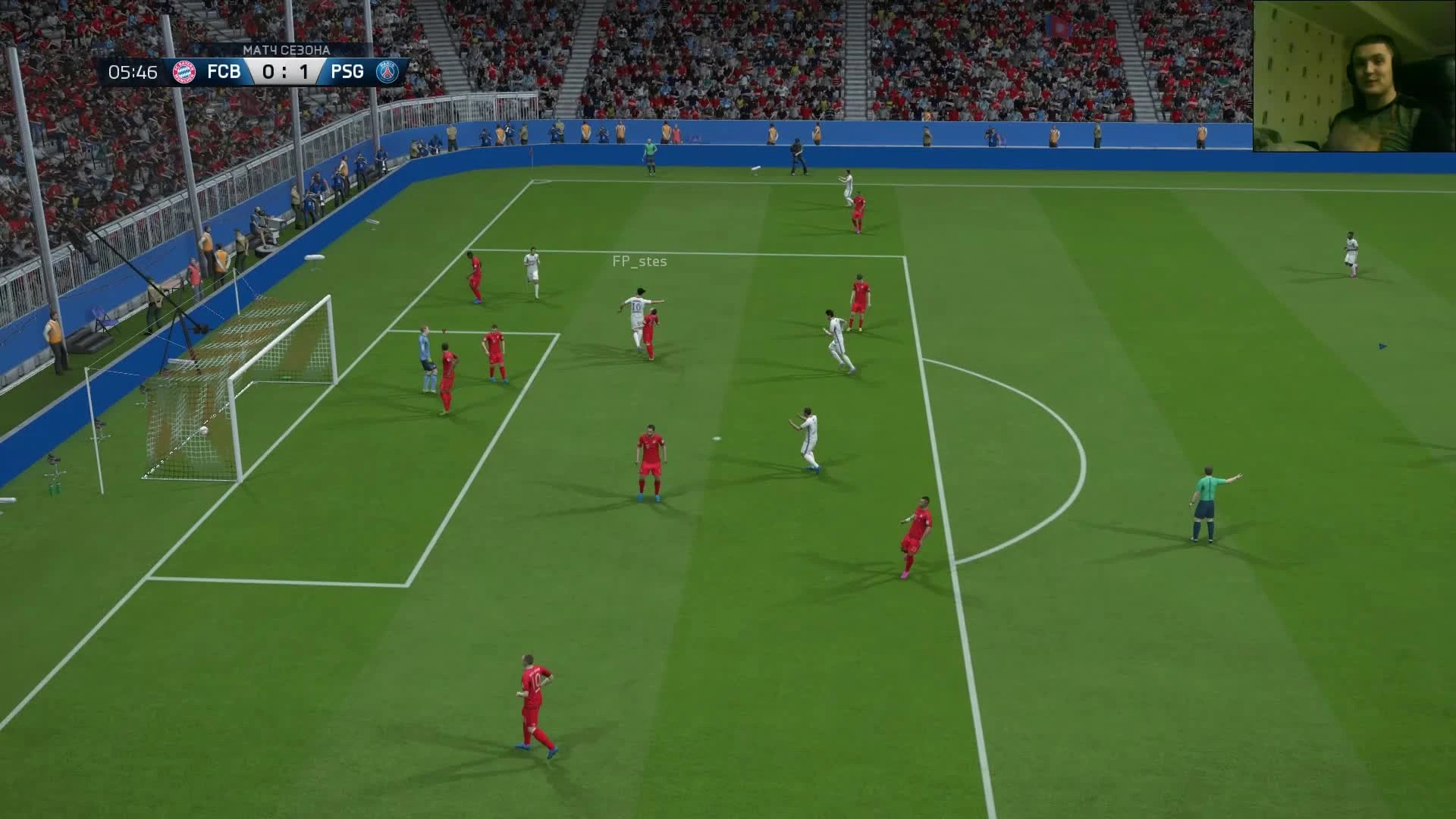This screenshot has height=819, width=1456.
Task: Click the FC Bayern club crest icon
Action: 184,72
